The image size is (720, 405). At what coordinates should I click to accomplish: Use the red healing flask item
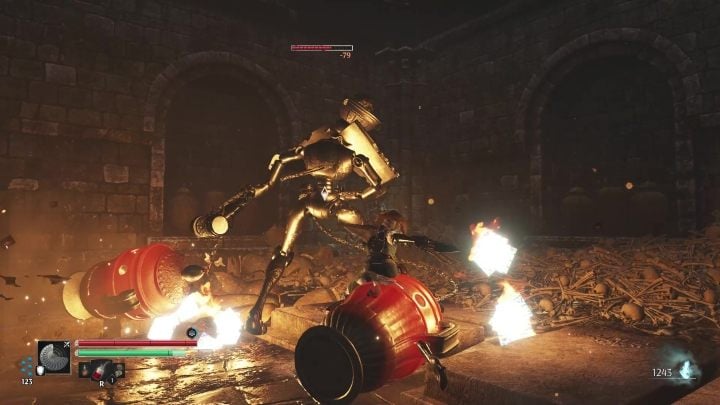coord(101,372)
